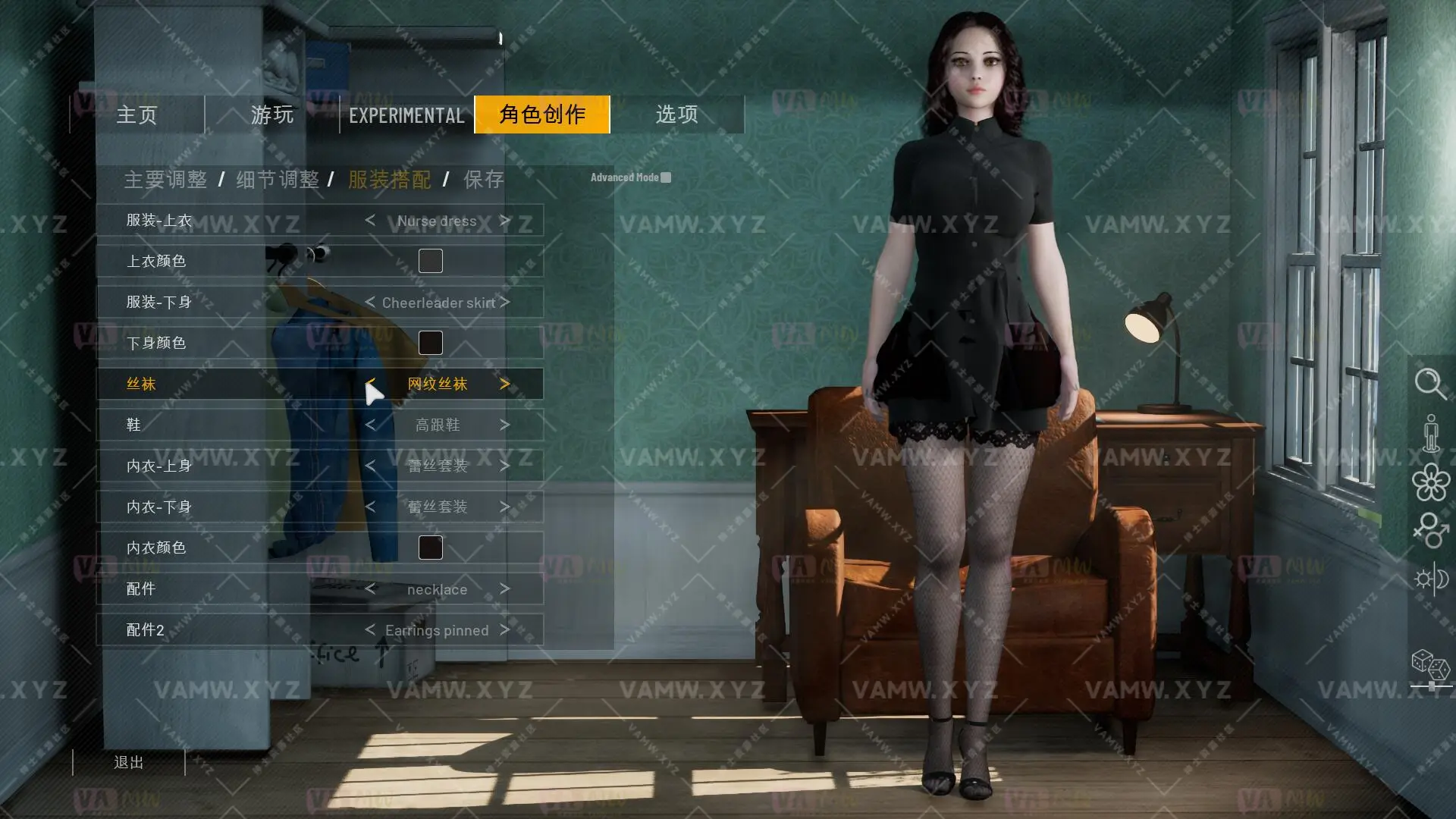Switch to the 主页 tab
Viewport: 1456px width, 819px height.
click(x=137, y=115)
